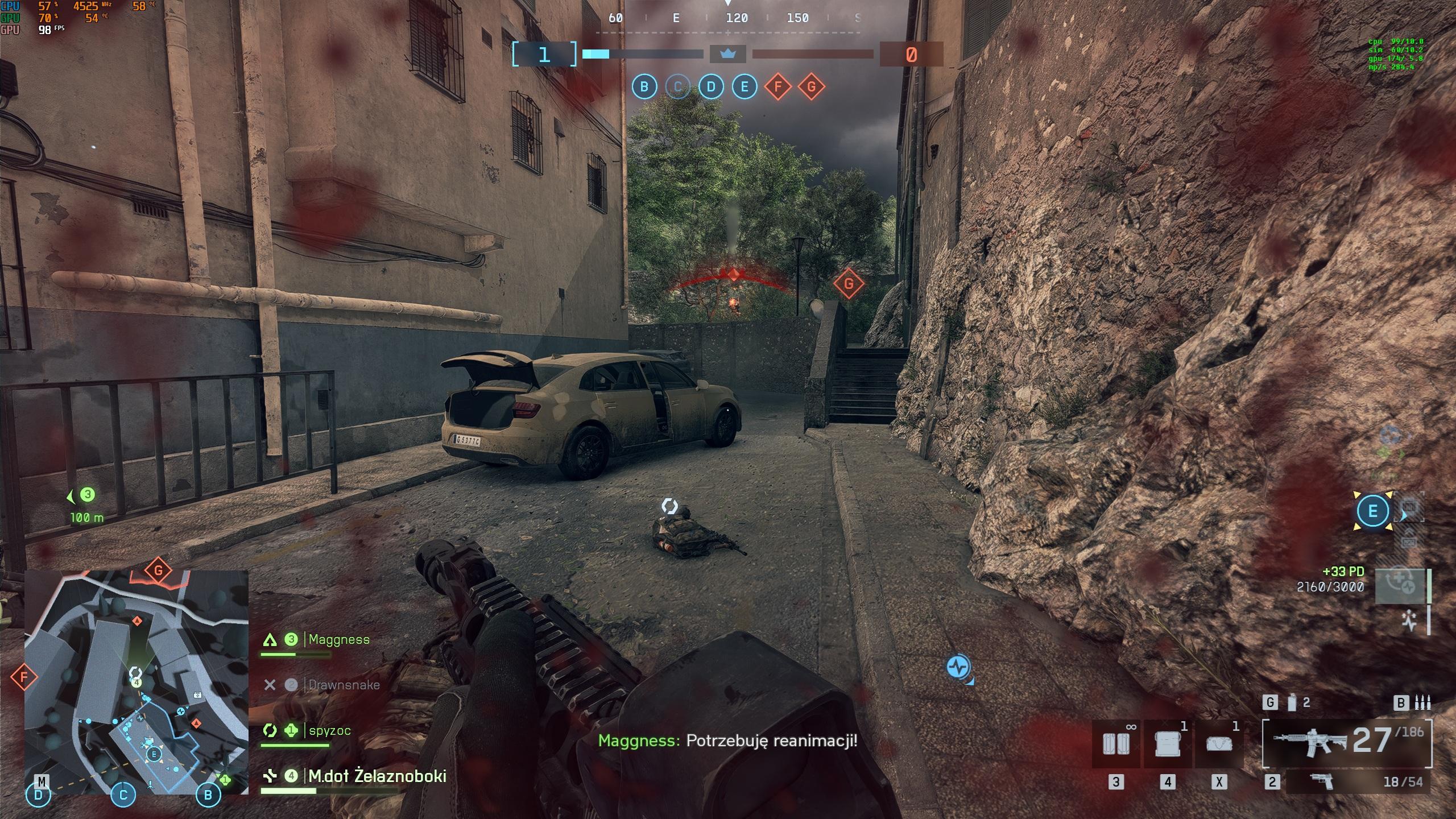This screenshot has width=1456, height=819.
Task: Select objective B in the top capture row
Action: click(x=644, y=87)
